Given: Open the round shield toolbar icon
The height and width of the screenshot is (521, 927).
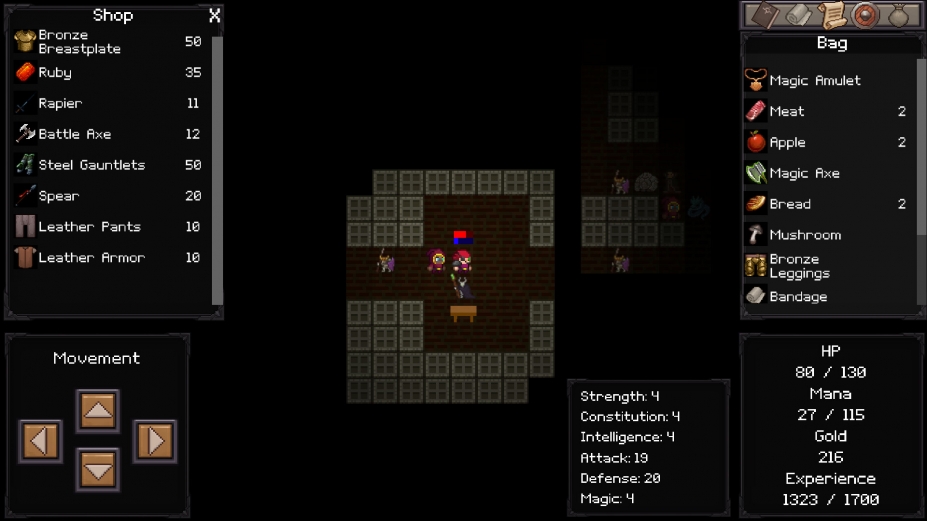Looking at the screenshot, I should coord(864,15).
